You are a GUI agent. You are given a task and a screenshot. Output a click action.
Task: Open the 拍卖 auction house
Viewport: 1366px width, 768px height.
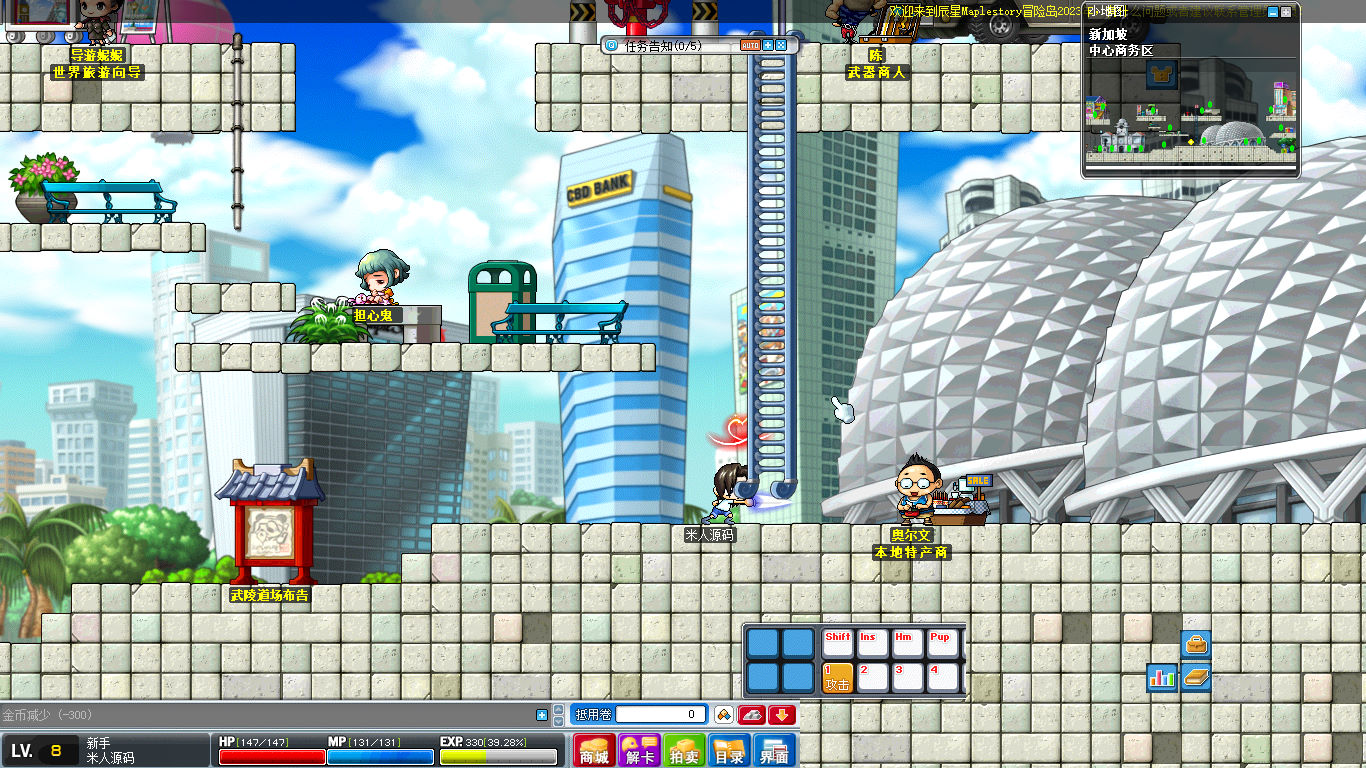[x=684, y=751]
